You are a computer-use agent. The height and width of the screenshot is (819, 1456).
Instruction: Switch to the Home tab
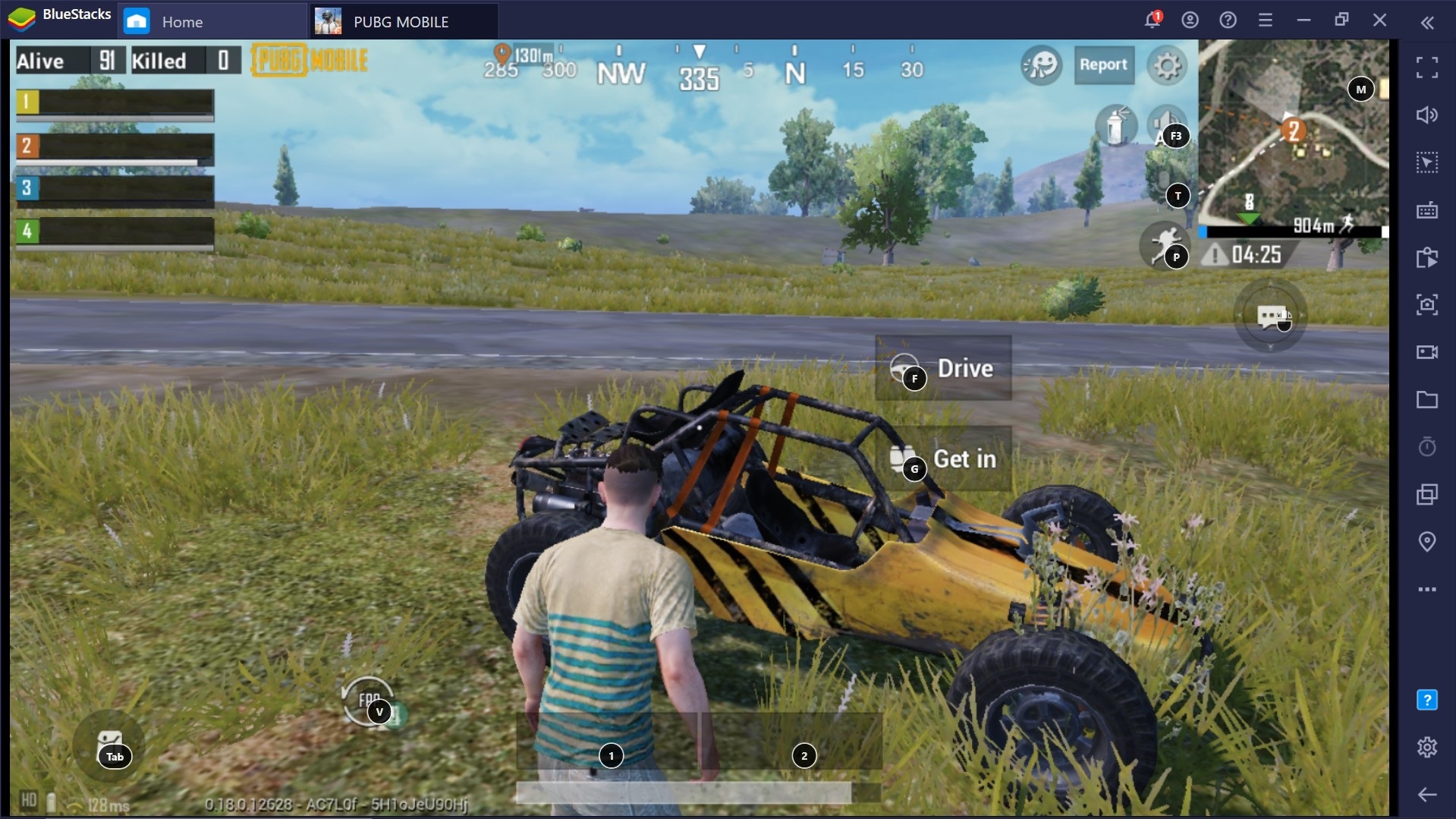(x=182, y=20)
